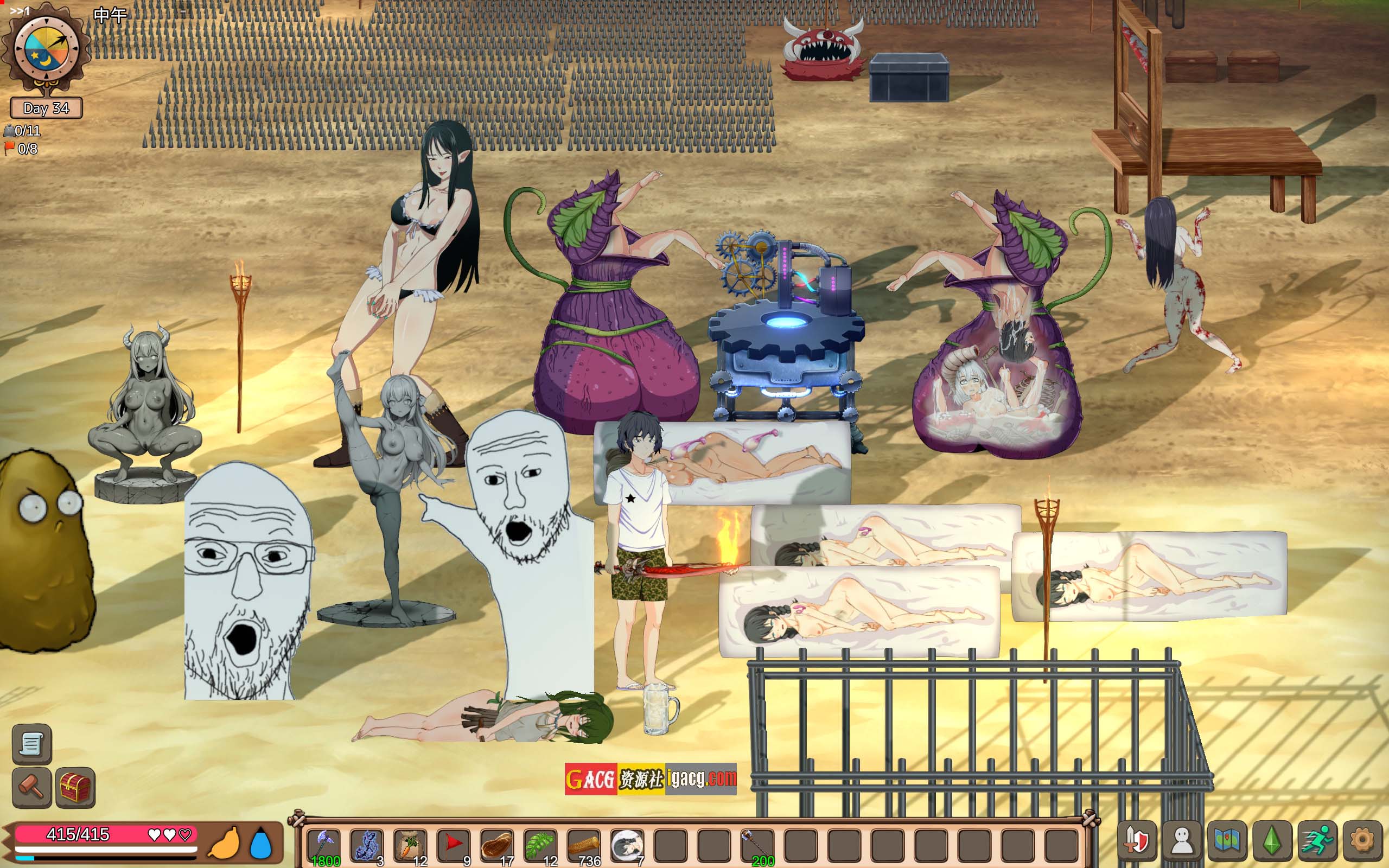Screen dimensions: 1389x868
Task: Select the blue chain item slot
Action: (366, 846)
